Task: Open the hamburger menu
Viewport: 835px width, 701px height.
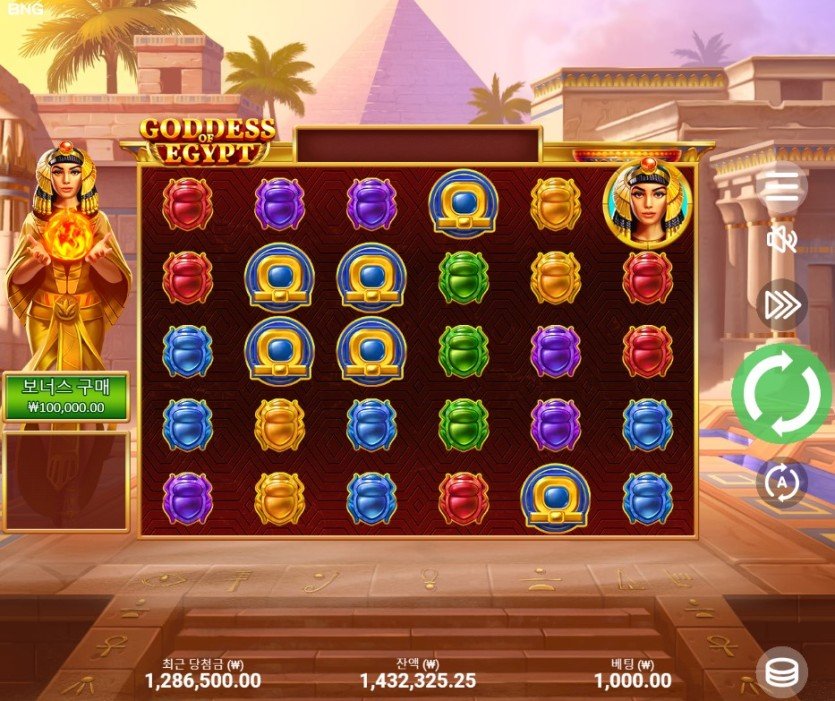Action: pos(782,186)
